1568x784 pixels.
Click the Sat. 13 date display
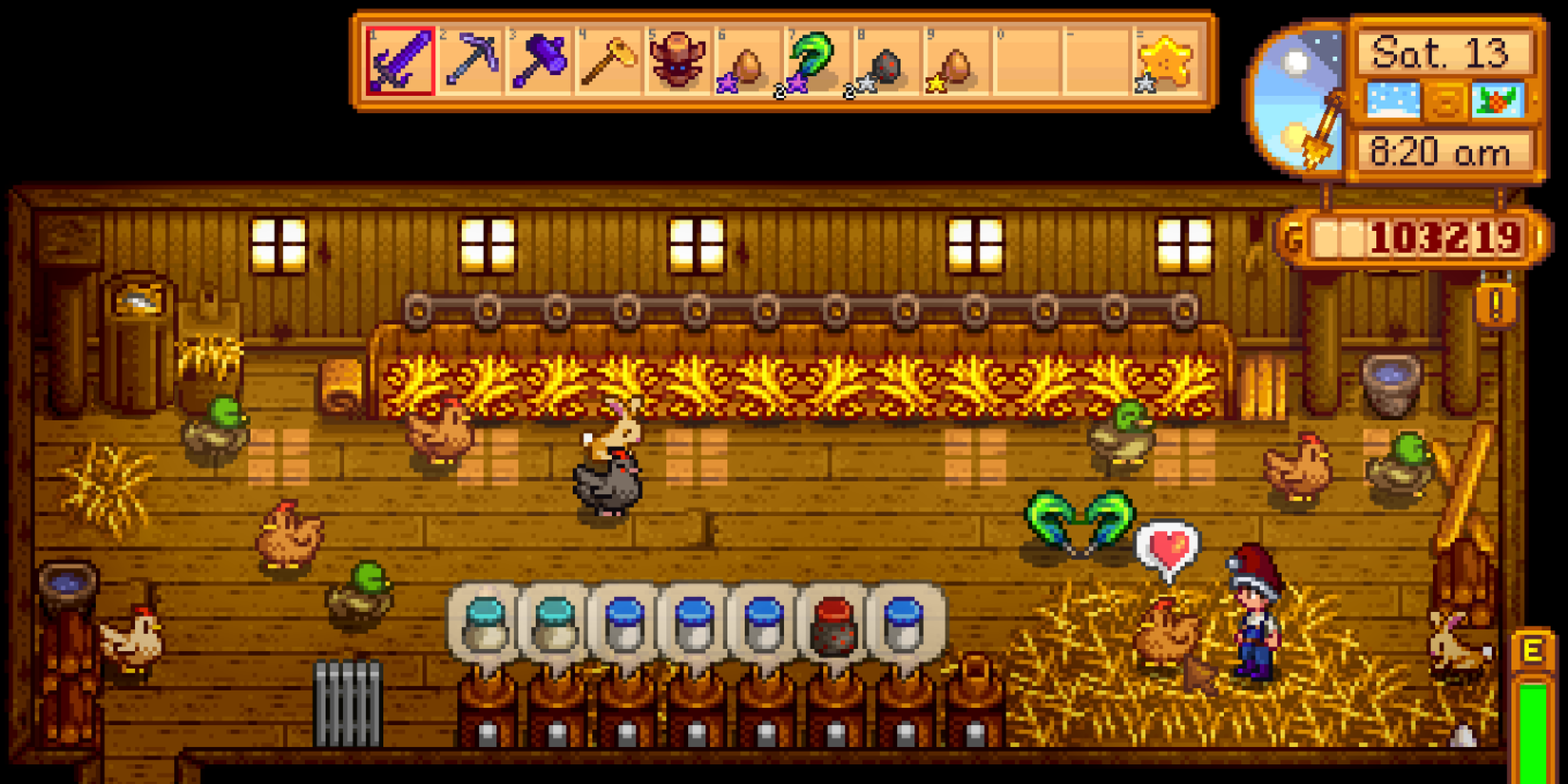coord(1440,54)
